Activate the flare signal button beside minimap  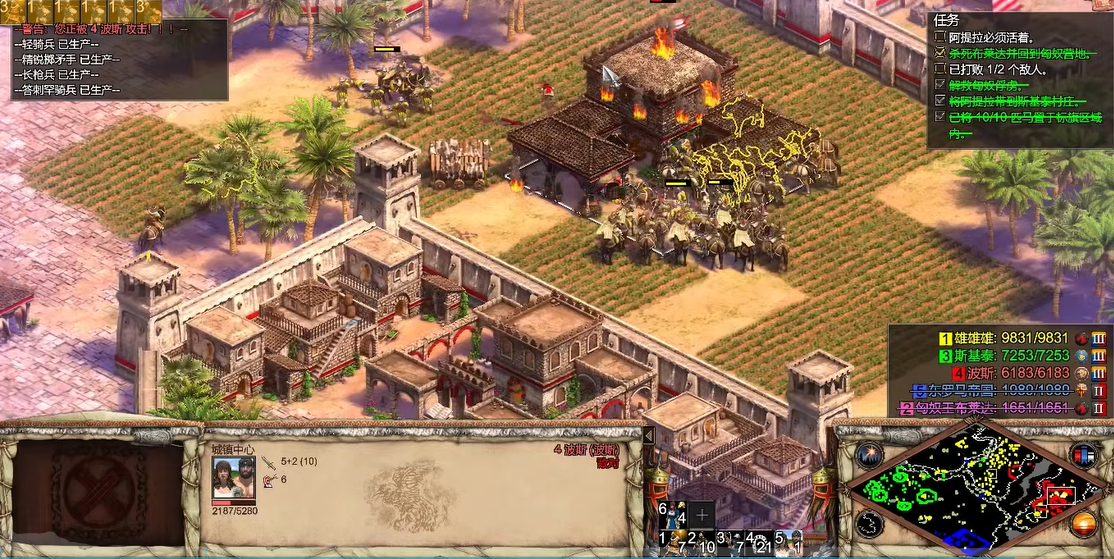[871, 455]
